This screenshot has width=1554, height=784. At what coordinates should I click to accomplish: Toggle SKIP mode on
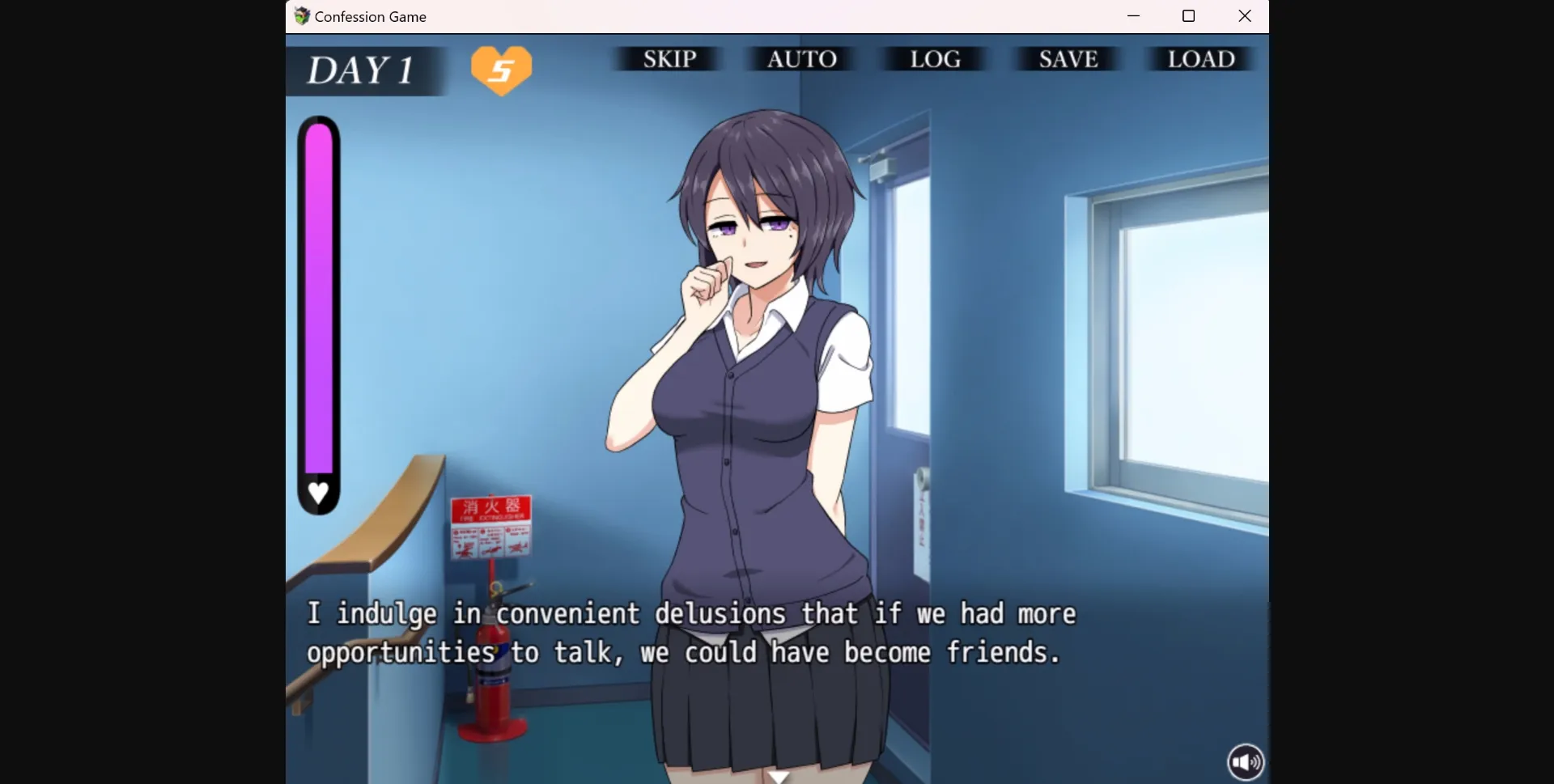click(x=669, y=58)
